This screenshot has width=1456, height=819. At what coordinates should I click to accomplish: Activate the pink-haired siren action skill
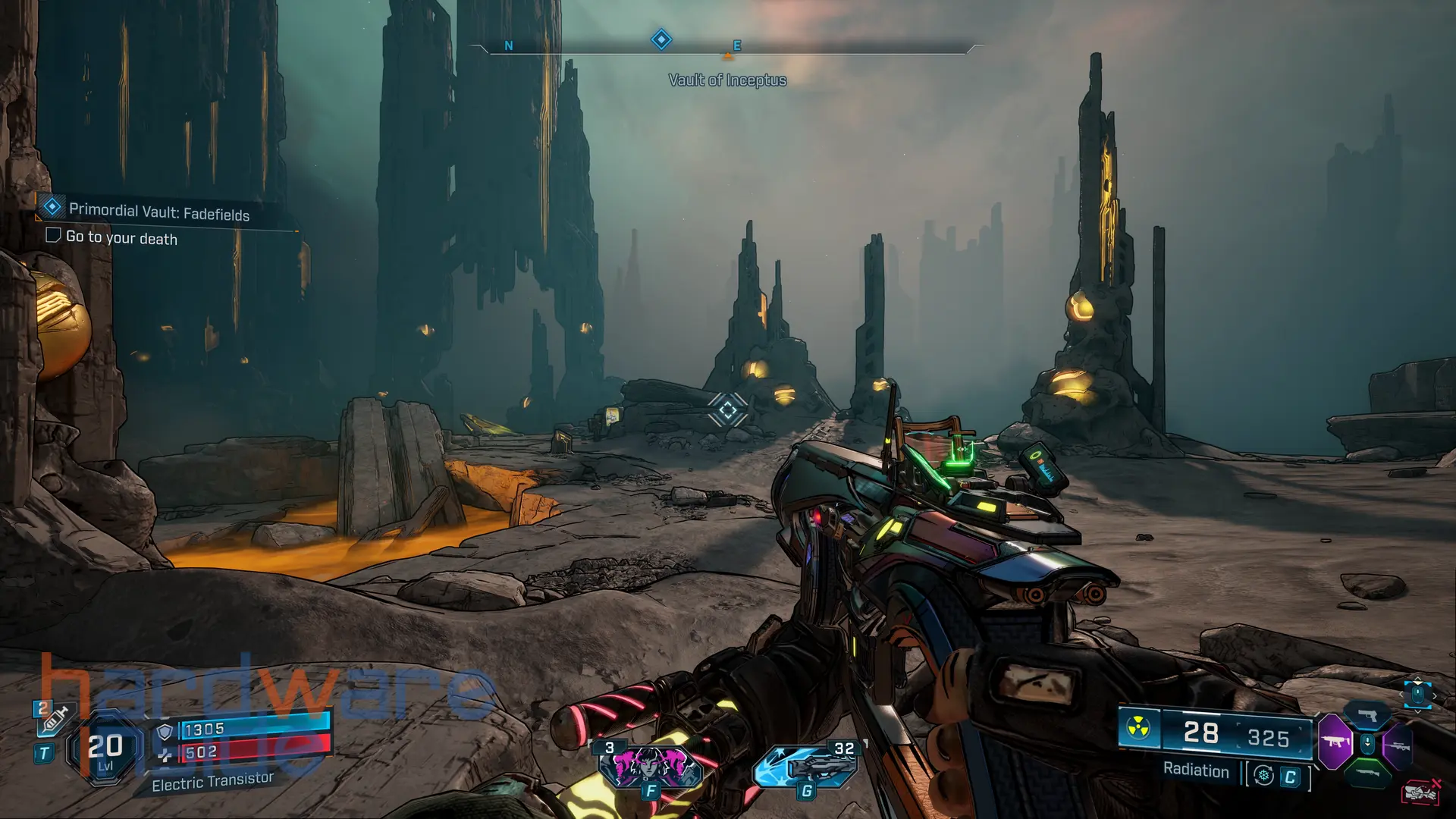click(x=650, y=766)
